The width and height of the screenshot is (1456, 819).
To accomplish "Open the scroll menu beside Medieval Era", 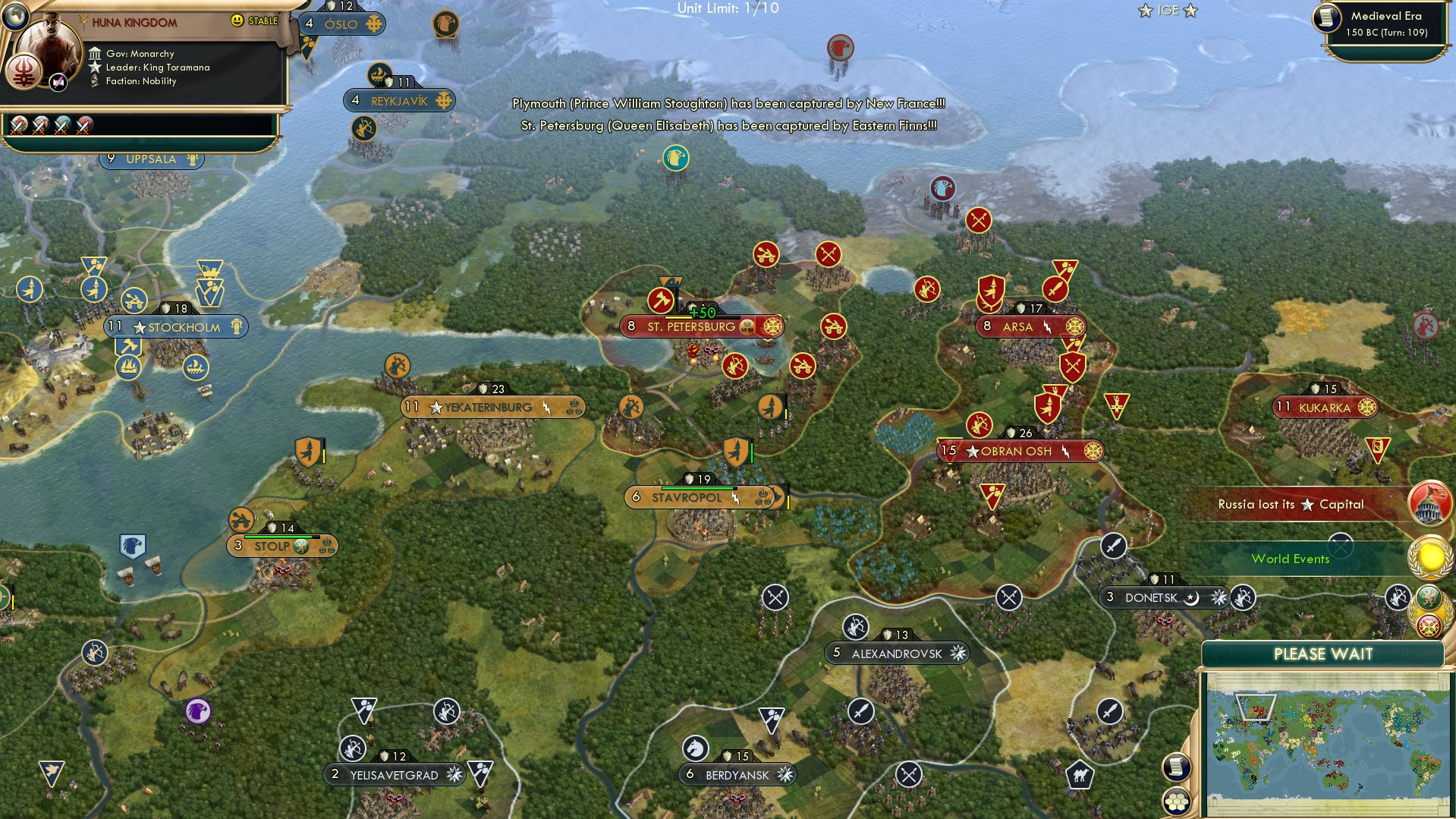I will point(1328,18).
